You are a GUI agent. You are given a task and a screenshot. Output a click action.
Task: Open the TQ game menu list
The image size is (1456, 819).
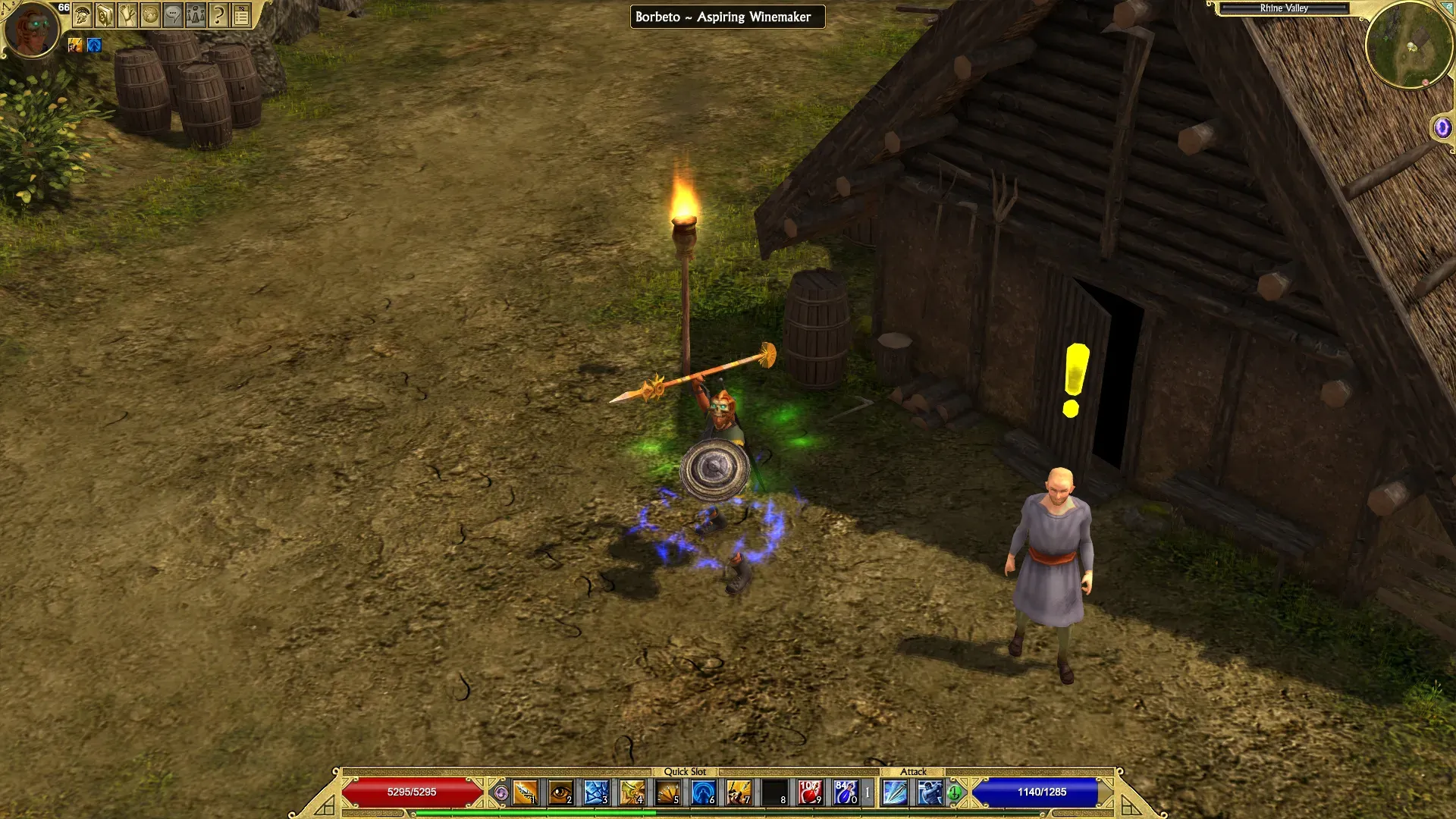[x=241, y=15]
